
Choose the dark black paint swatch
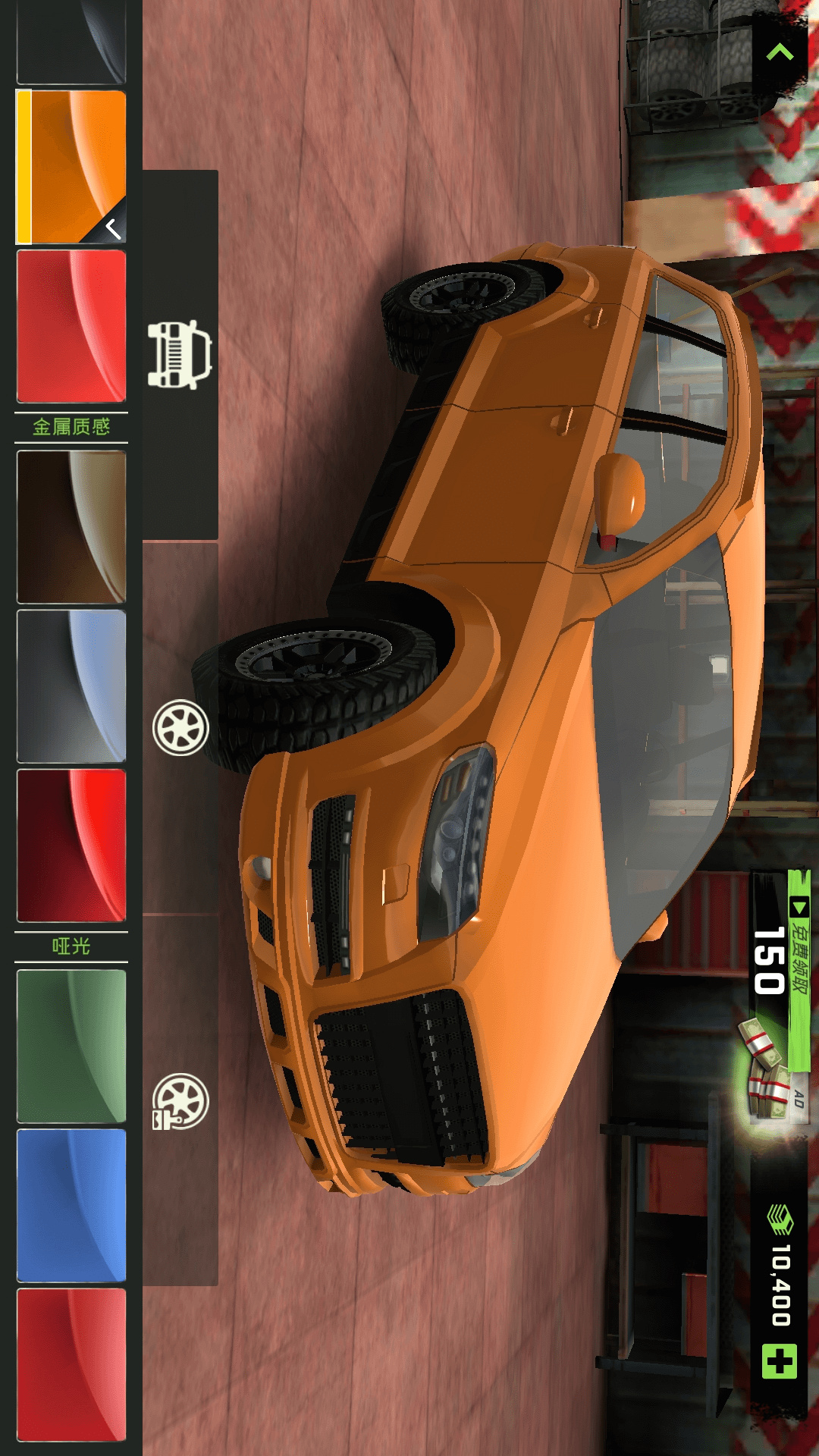click(72, 42)
